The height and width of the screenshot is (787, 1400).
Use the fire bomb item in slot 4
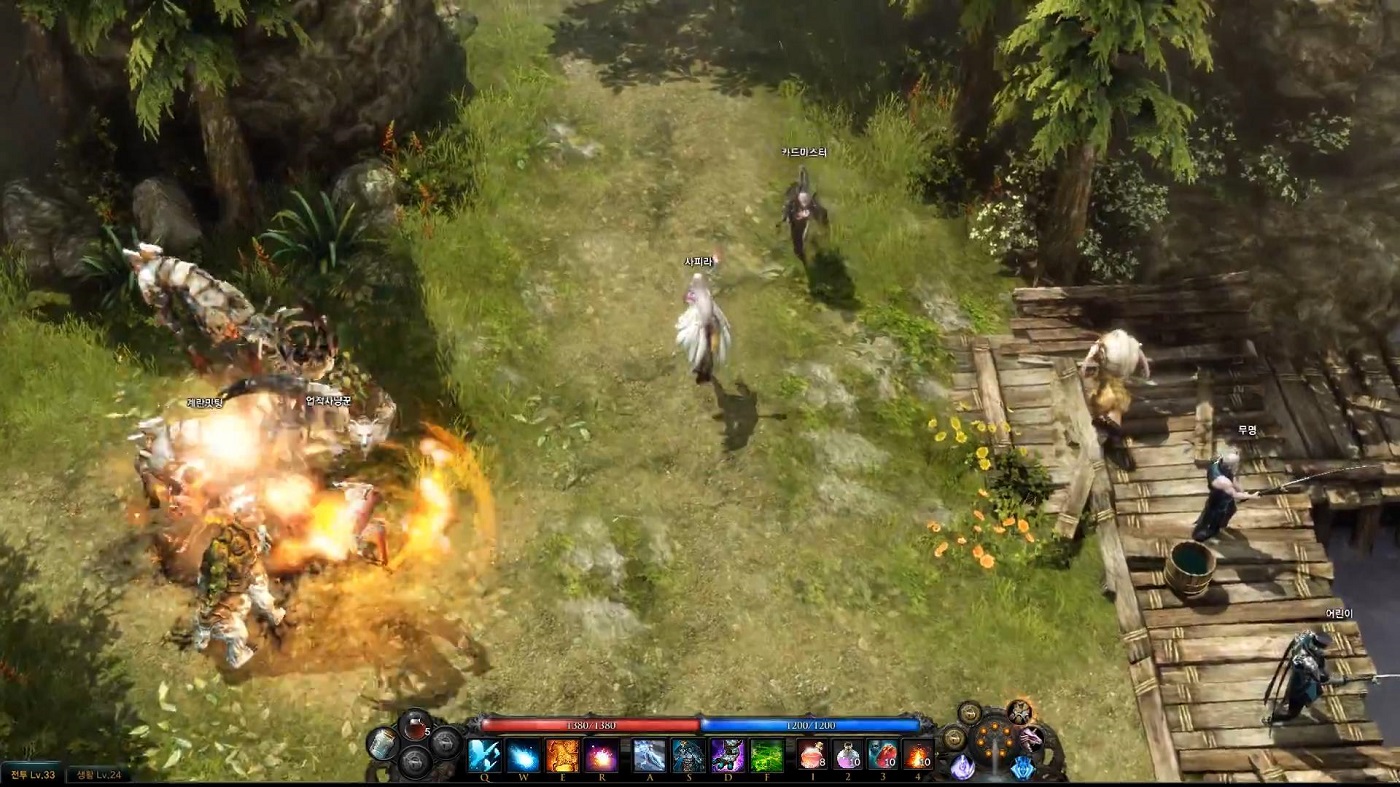[x=917, y=755]
